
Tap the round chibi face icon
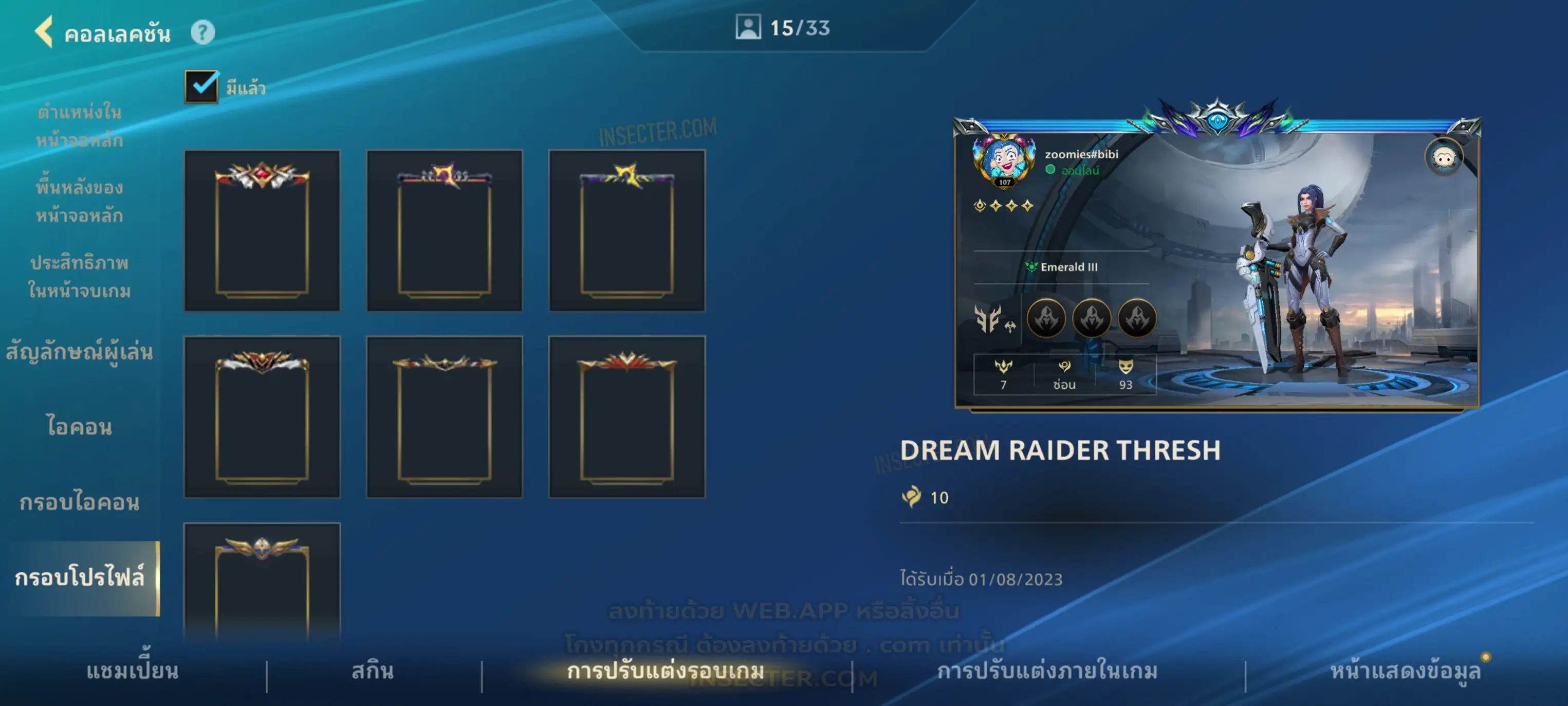click(1444, 157)
